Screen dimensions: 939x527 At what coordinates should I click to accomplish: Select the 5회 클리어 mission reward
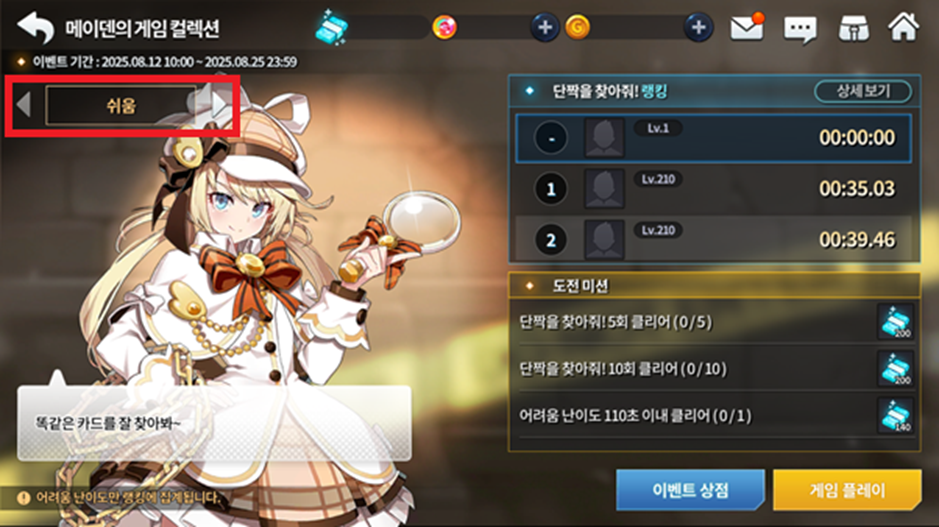click(895, 323)
